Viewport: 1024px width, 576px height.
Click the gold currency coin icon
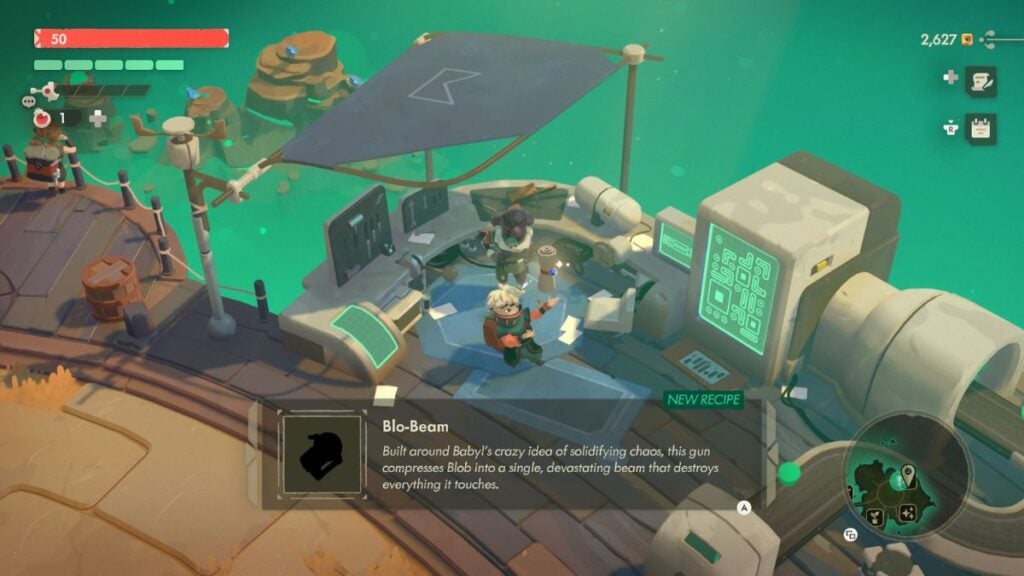(967, 40)
